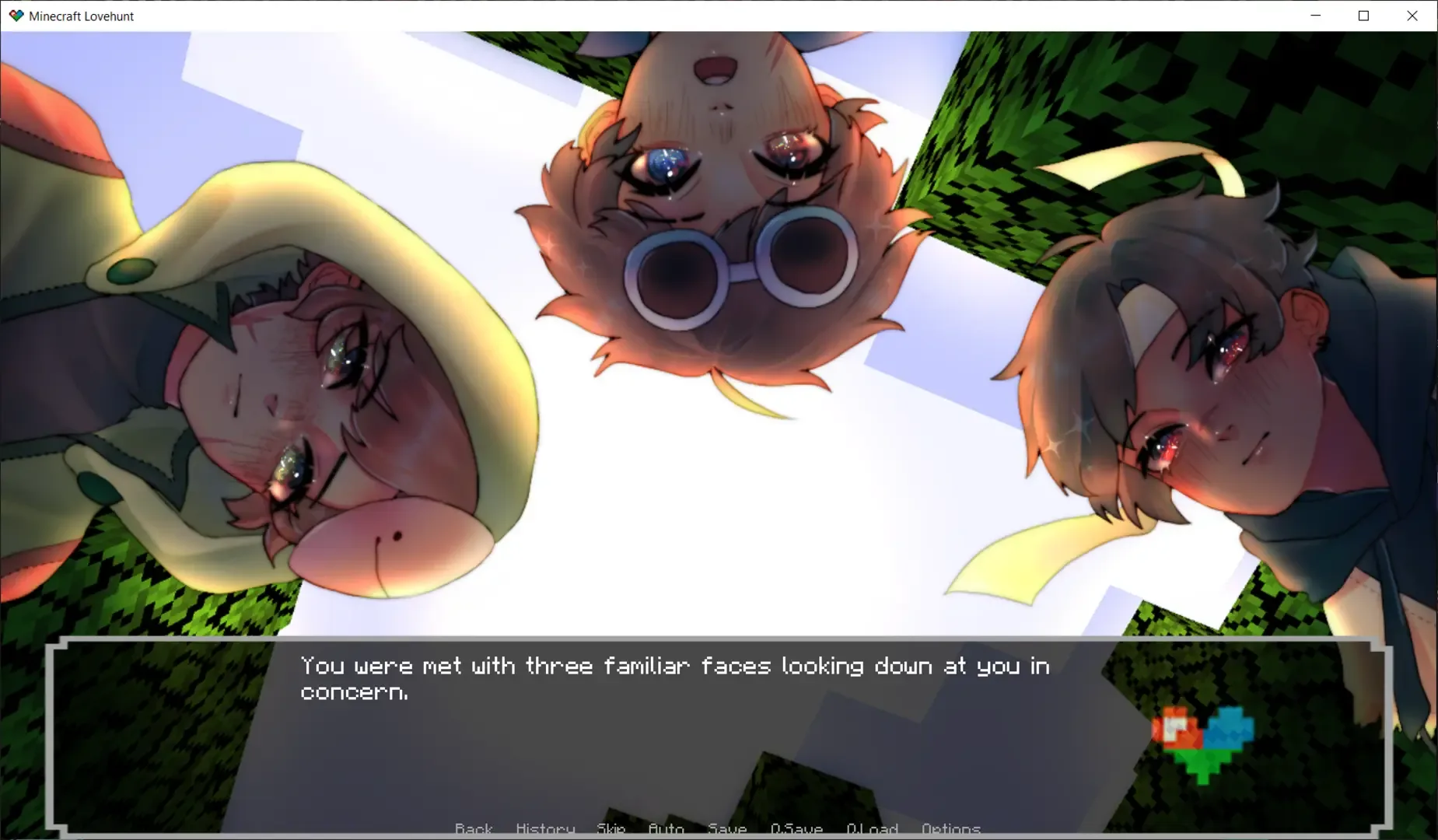Maximize the game window
Viewport: 1438px width, 840px height.
click(1364, 15)
